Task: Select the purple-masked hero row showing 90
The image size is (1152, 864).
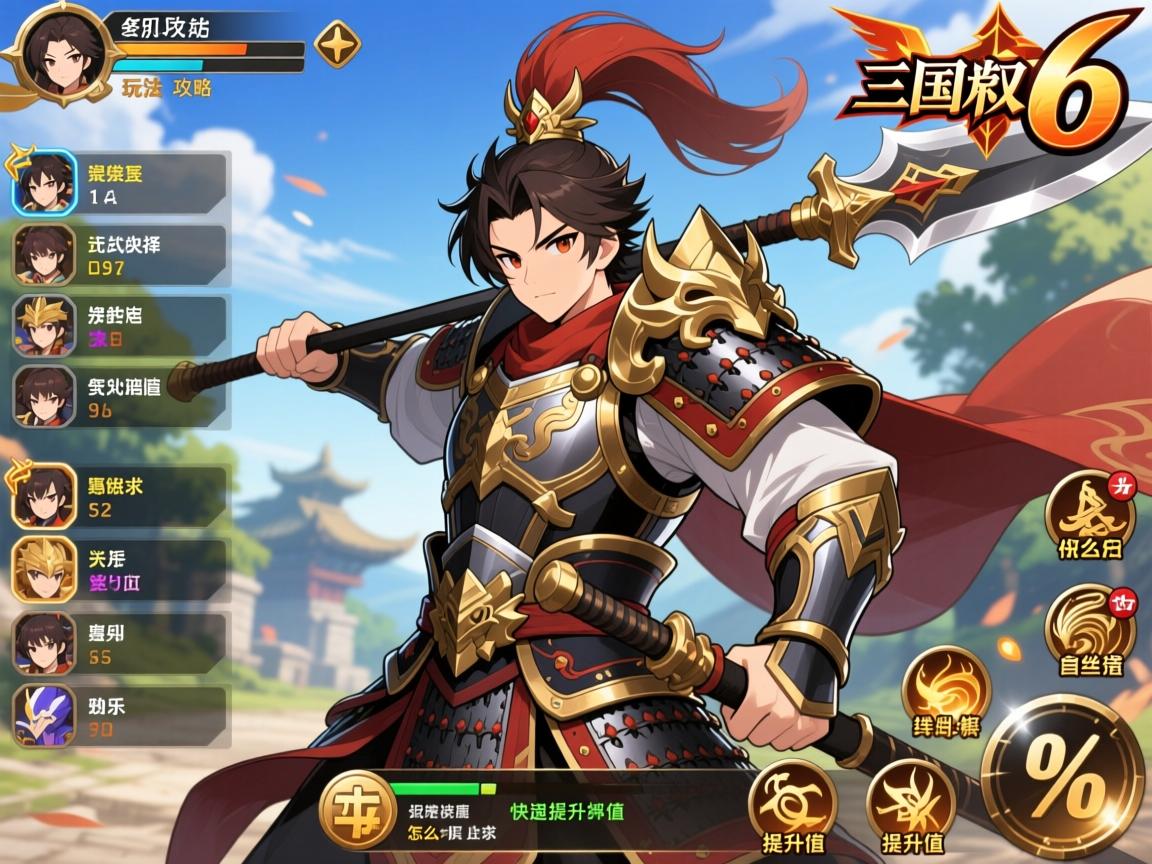Action: pyautogui.click(x=120, y=716)
